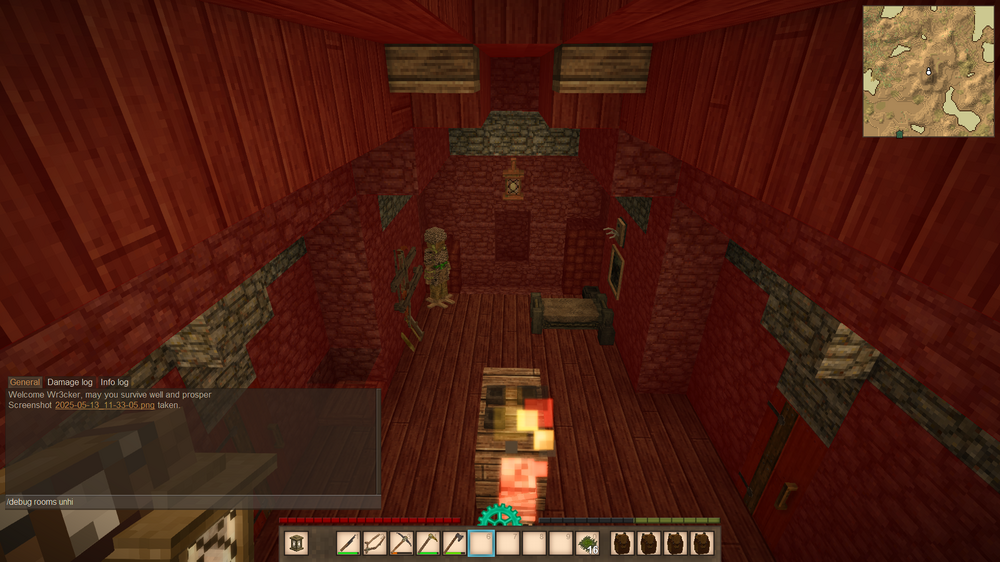
Task: Select the bladed weapon in hotbar slot 1
Action: tap(349, 543)
